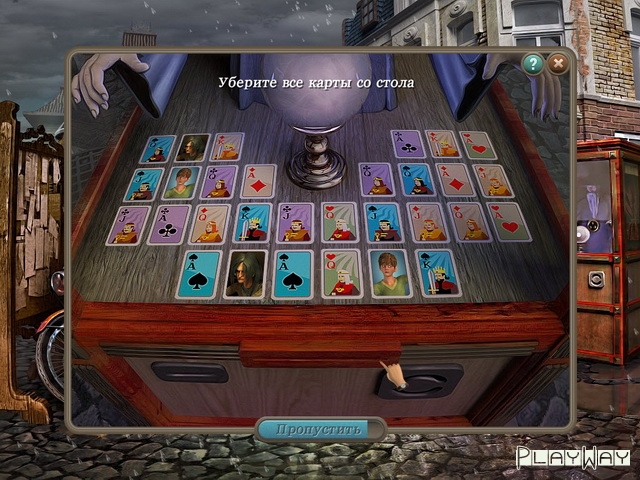Pick the front-row Queen of hearts card
The height and width of the screenshot is (480, 640).
(x=341, y=273)
